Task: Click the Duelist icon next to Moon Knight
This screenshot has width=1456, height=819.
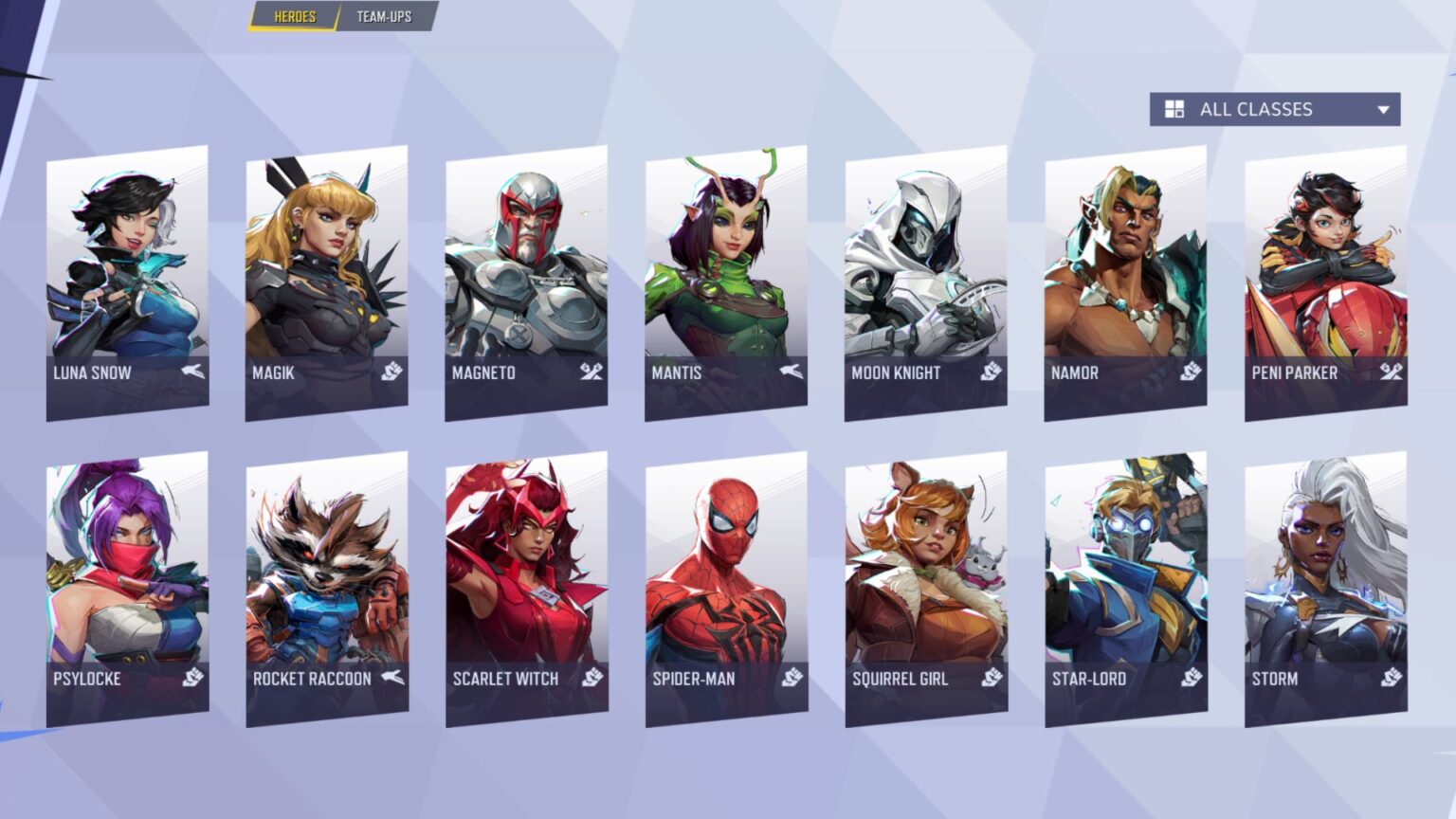Action: [989, 372]
